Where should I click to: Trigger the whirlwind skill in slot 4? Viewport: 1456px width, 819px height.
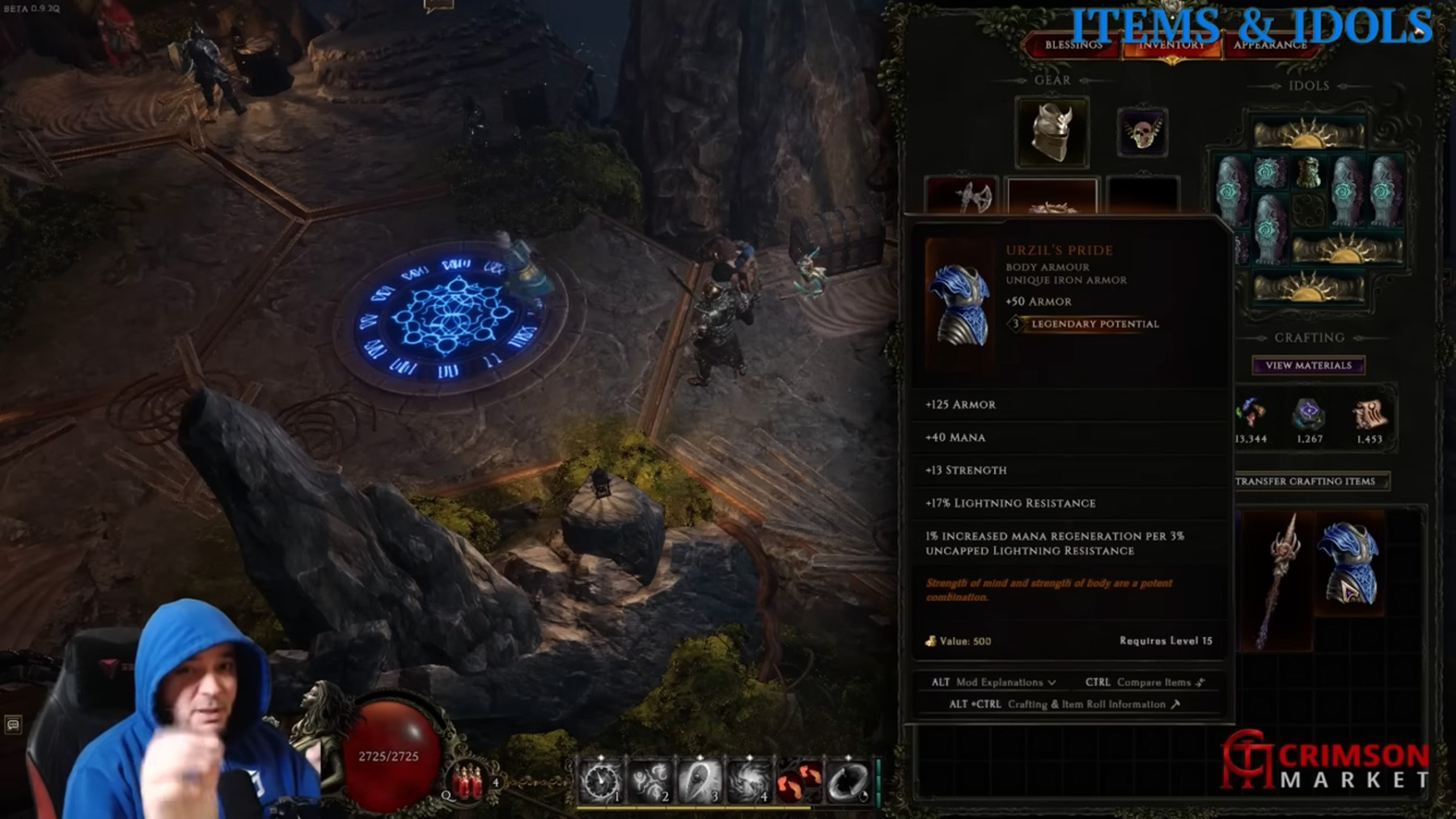pos(748,781)
